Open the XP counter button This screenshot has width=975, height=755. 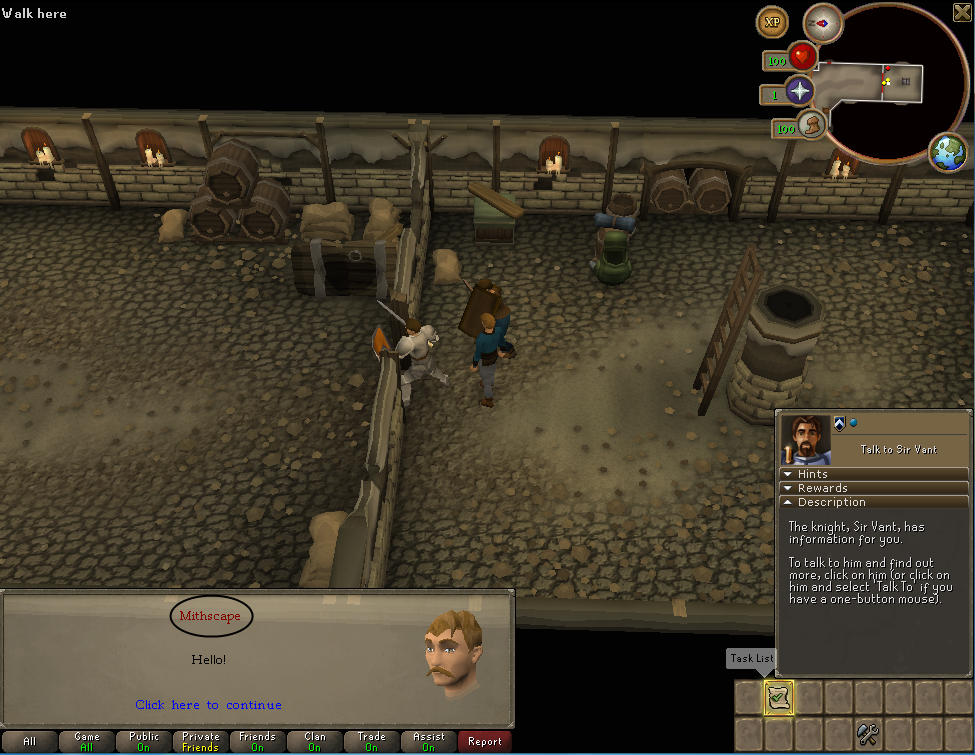click(x=772, y=22)
